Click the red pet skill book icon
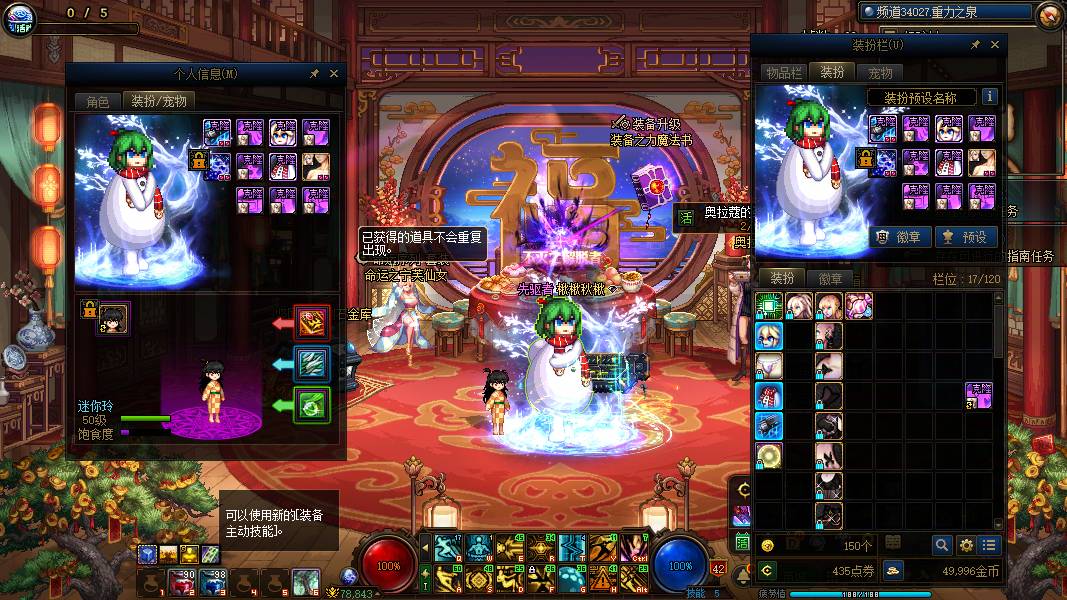Viewport: 1067px width, 600px height. tap(312, 323)
